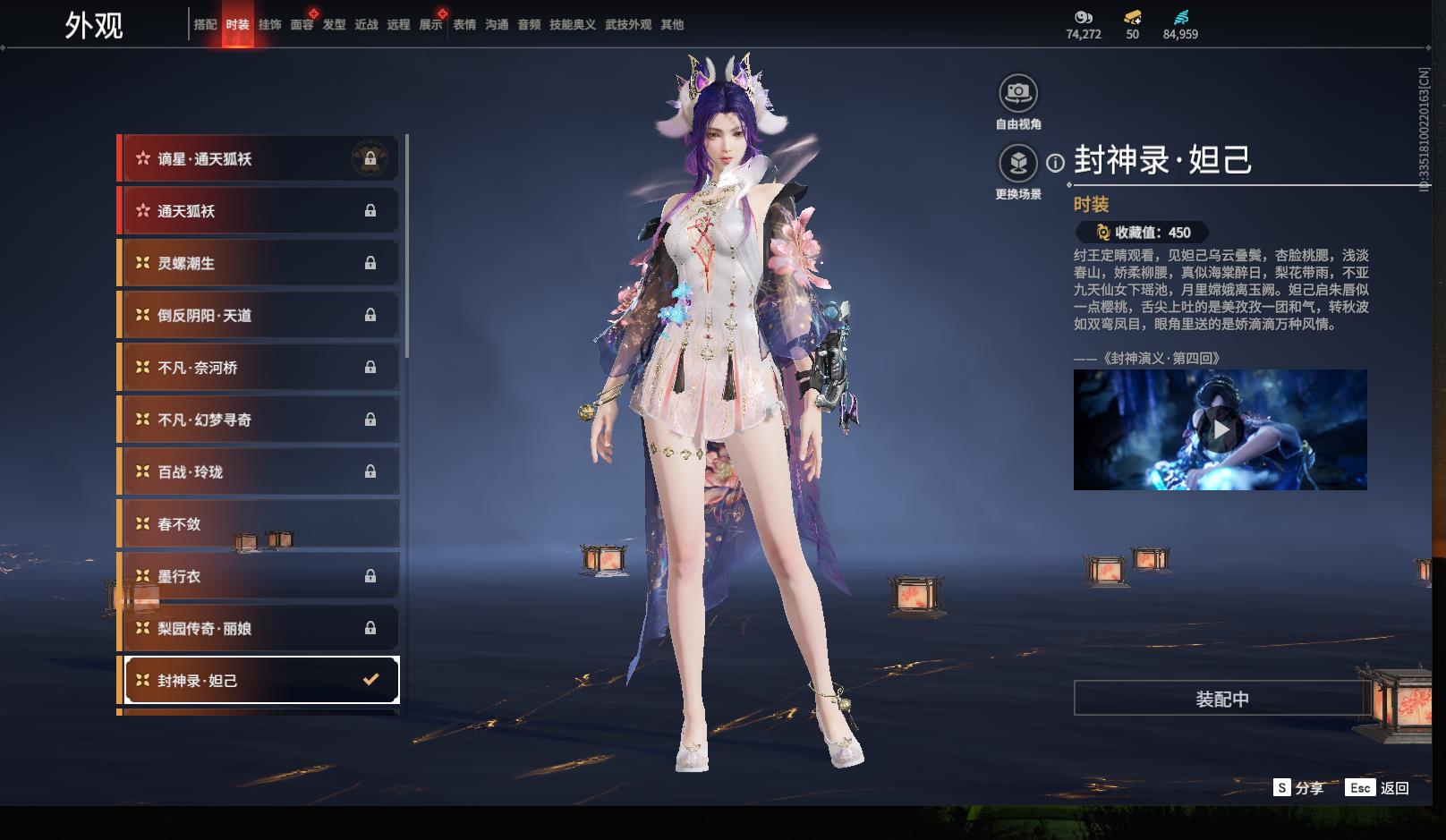This screenshot has height=840, width=1446.
Task: Select the 发型 hairstyle tab
Action: click(x=334, y=25)
